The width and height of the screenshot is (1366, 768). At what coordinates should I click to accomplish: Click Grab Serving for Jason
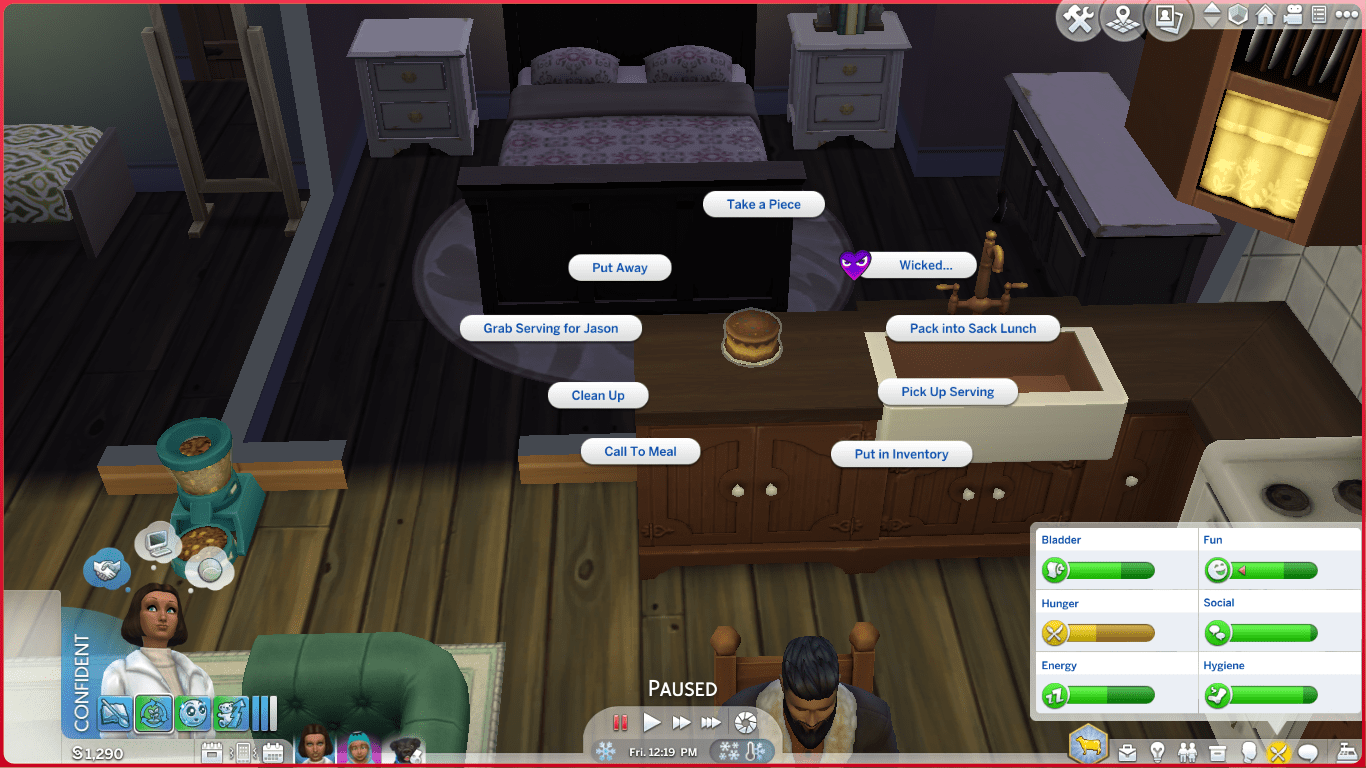550,328
